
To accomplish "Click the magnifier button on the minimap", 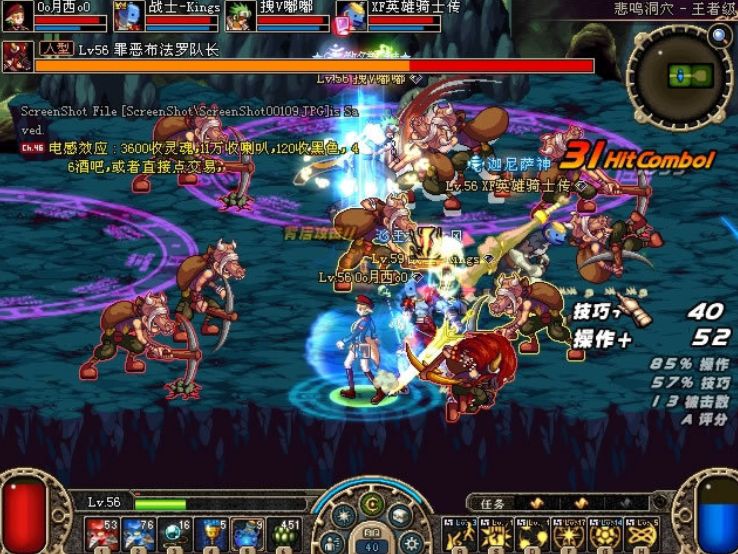I will 719,37.
